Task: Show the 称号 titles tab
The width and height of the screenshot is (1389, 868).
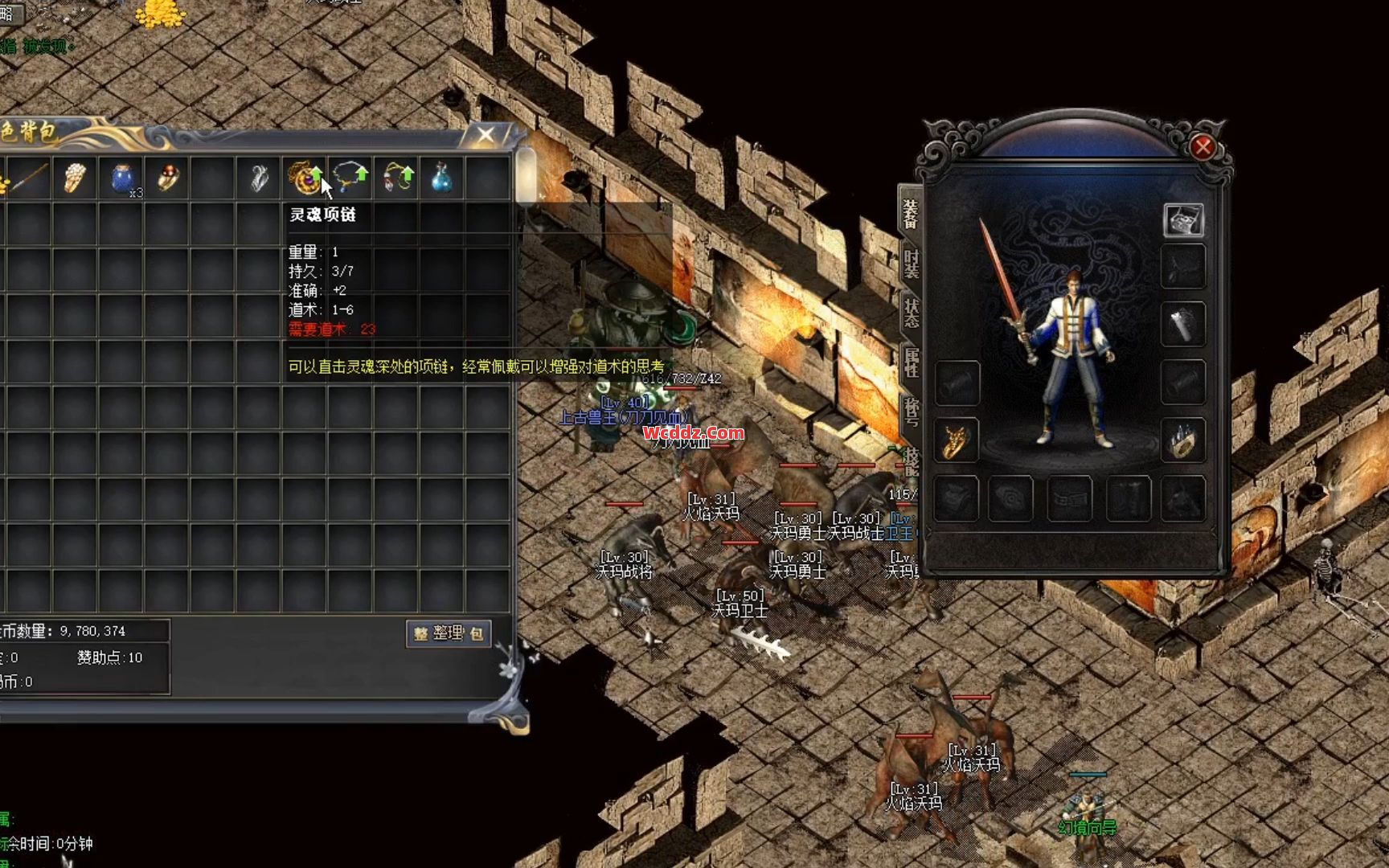Action: coord(911,411)
